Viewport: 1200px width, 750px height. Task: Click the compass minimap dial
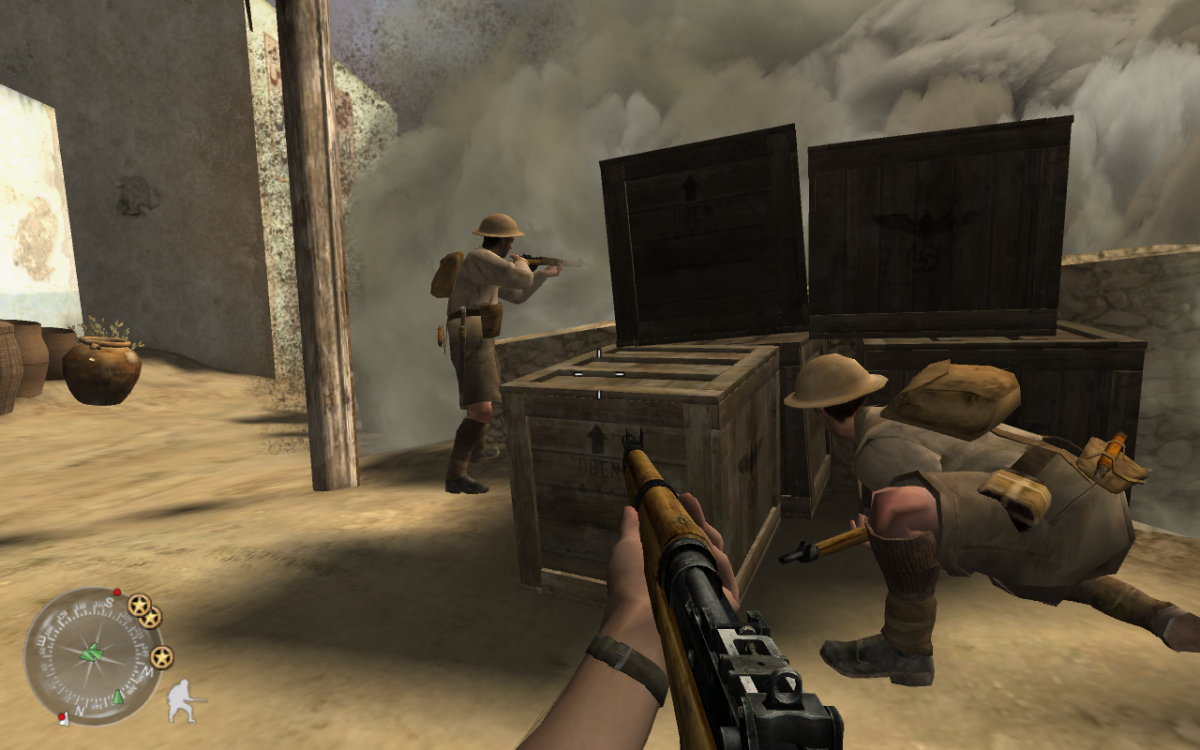click(92, 656)
